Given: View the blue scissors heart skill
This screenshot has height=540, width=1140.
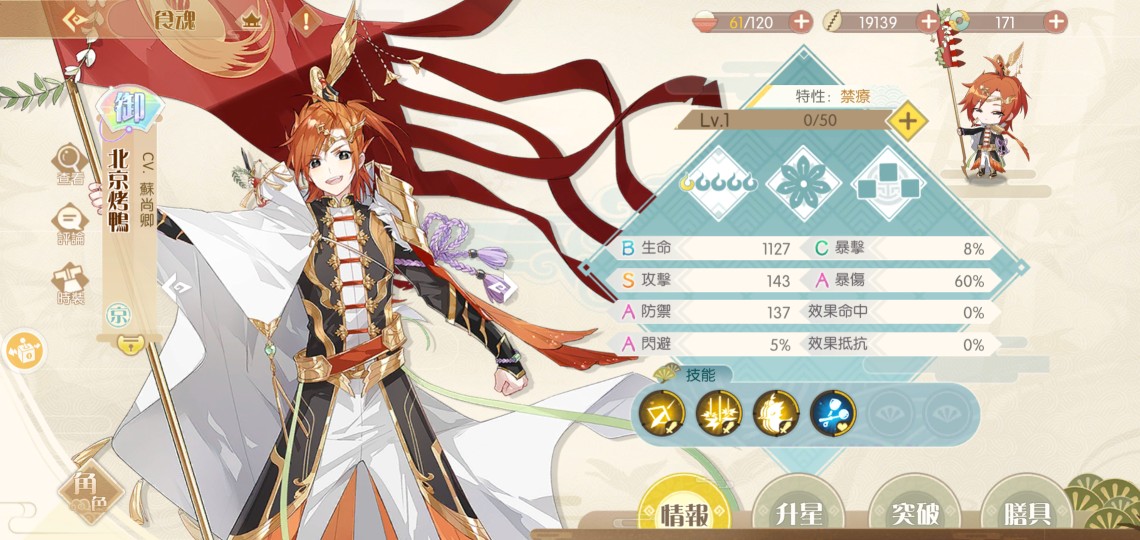Looking at the screenshot, I should 830,411.
